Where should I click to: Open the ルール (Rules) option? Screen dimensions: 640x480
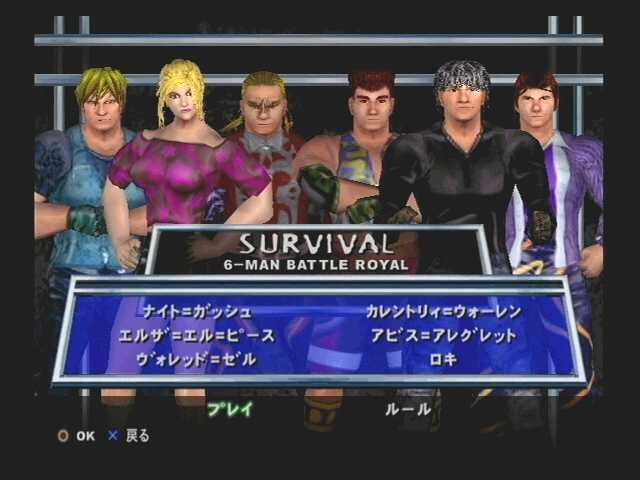click(408, 409)
